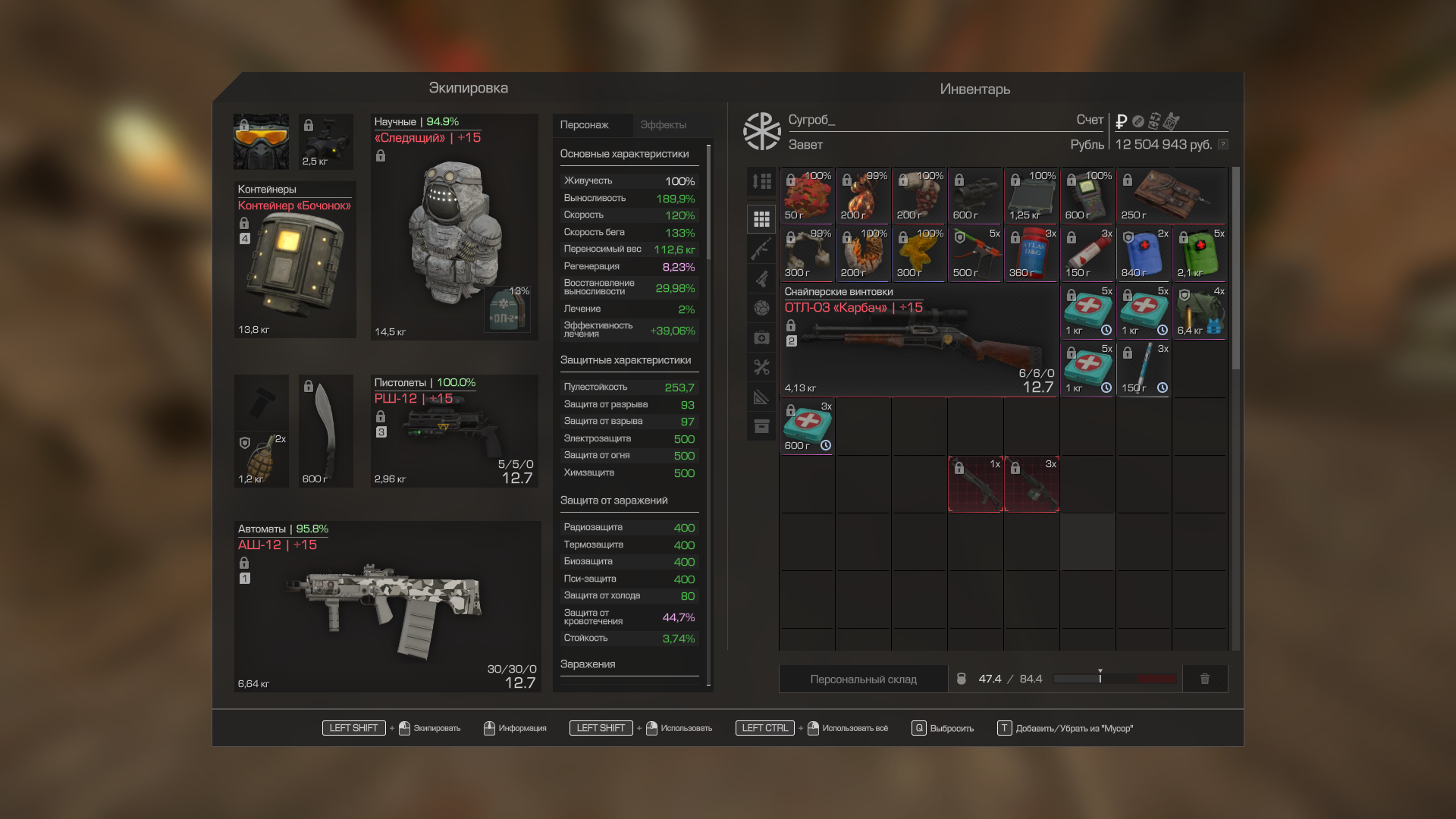The width and height of the screenshot is (1456, 819).
Task: Filter inventory by medical supplies category
Action: (x=761, y=337)
